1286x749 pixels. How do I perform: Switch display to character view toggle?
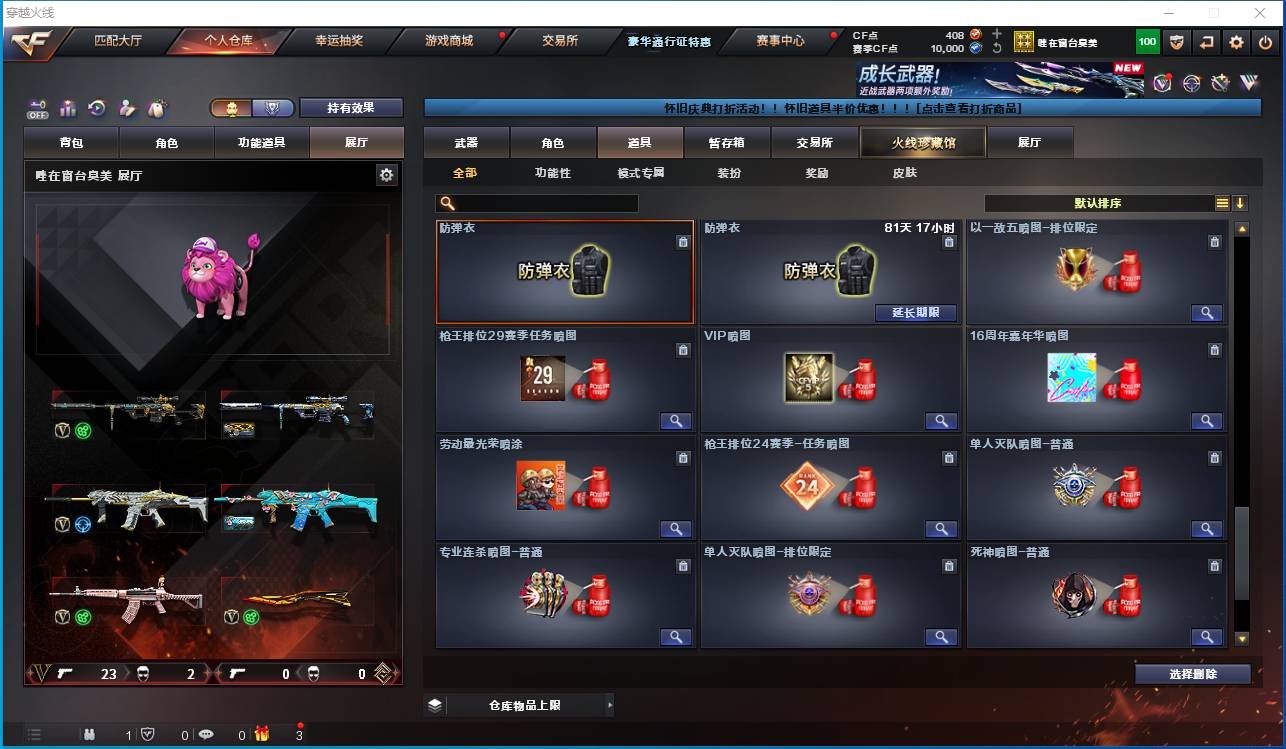(x=233, y=108)
